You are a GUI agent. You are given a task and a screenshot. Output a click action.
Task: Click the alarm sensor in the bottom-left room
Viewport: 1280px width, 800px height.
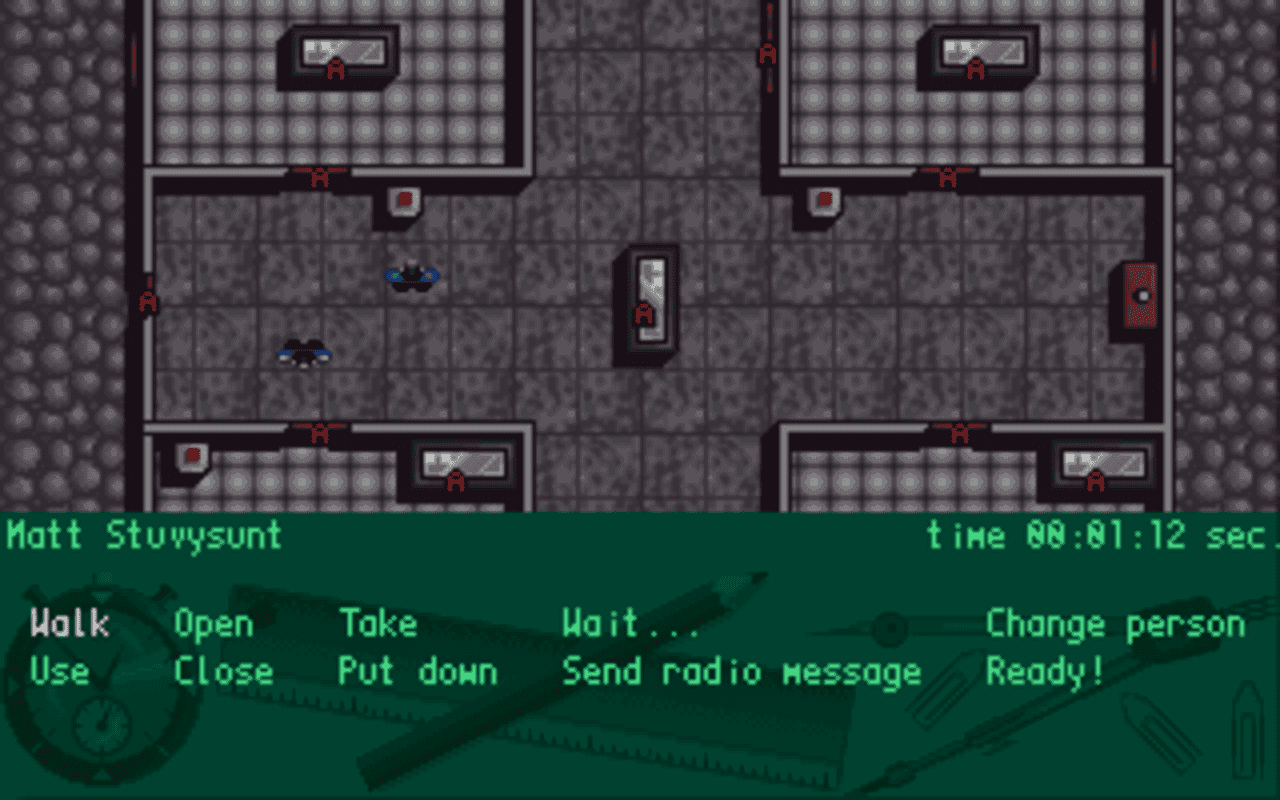tap(190, 456)
